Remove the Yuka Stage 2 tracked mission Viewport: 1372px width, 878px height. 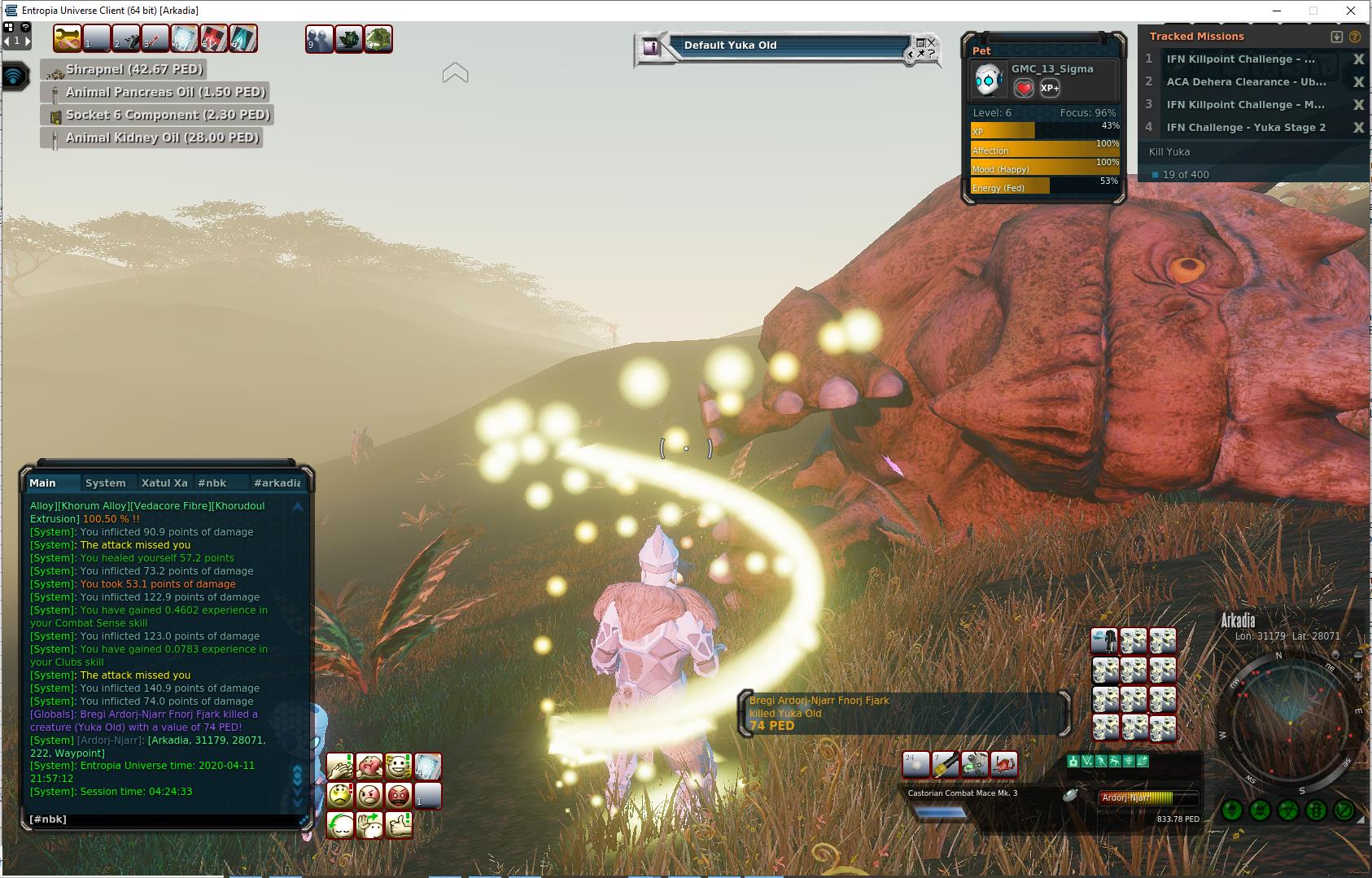(x=1358, y=128)
